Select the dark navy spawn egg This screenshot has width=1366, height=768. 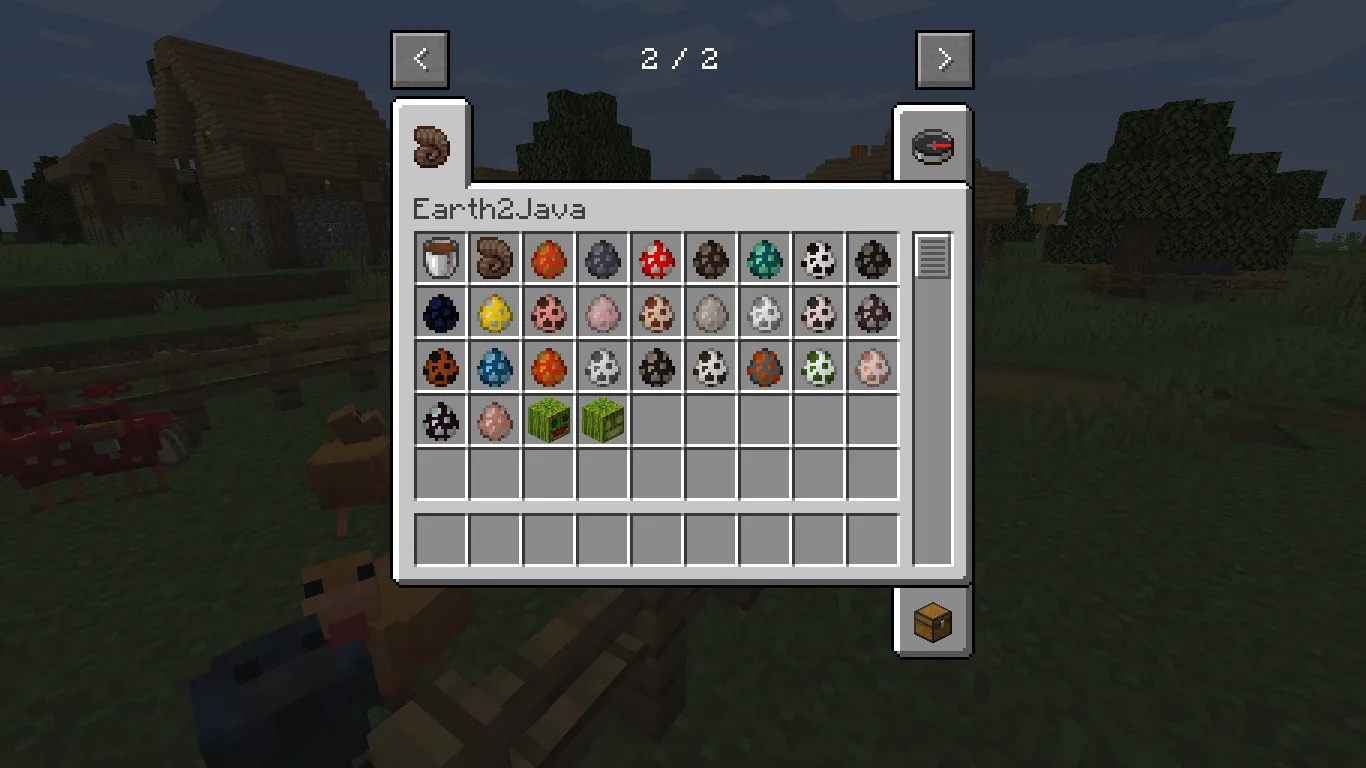point(440,312)
